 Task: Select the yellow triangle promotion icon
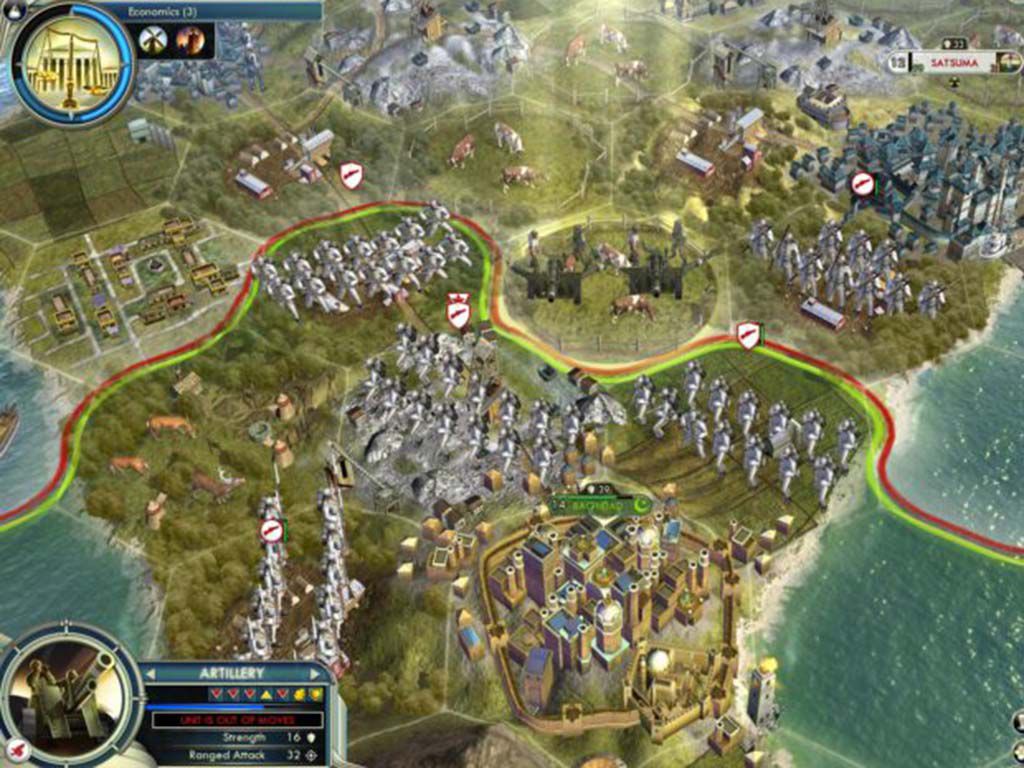pos(268,694)
